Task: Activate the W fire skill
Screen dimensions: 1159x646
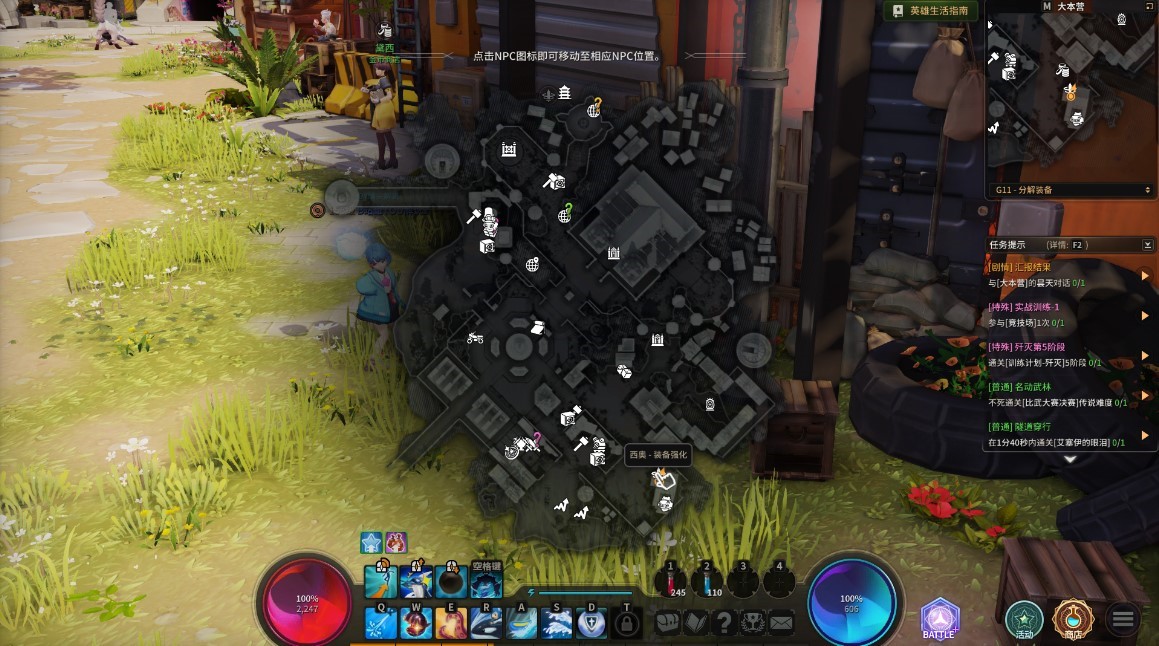Action: click(416, 622)
